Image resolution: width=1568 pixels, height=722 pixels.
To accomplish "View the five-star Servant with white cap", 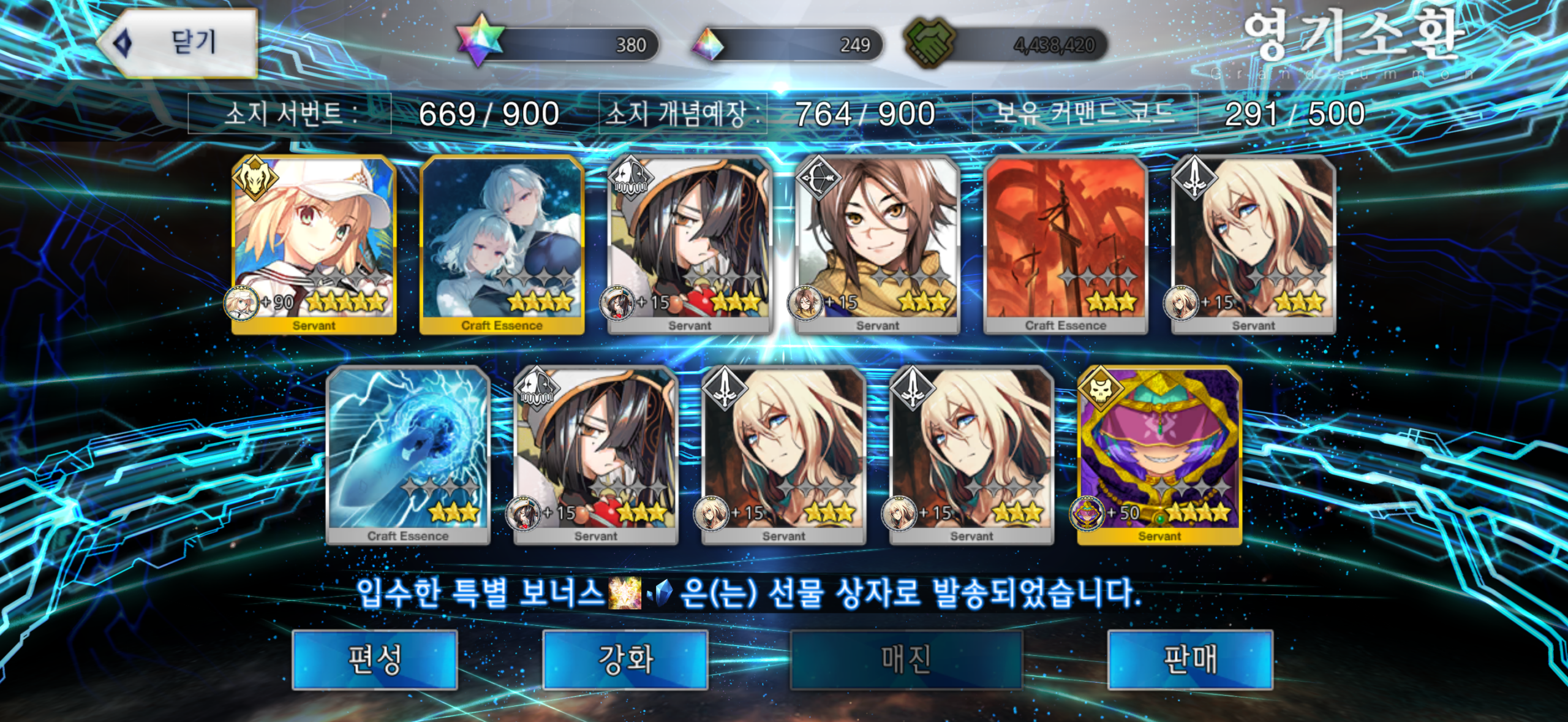I will pyautogui.click(x=314, y=245).
